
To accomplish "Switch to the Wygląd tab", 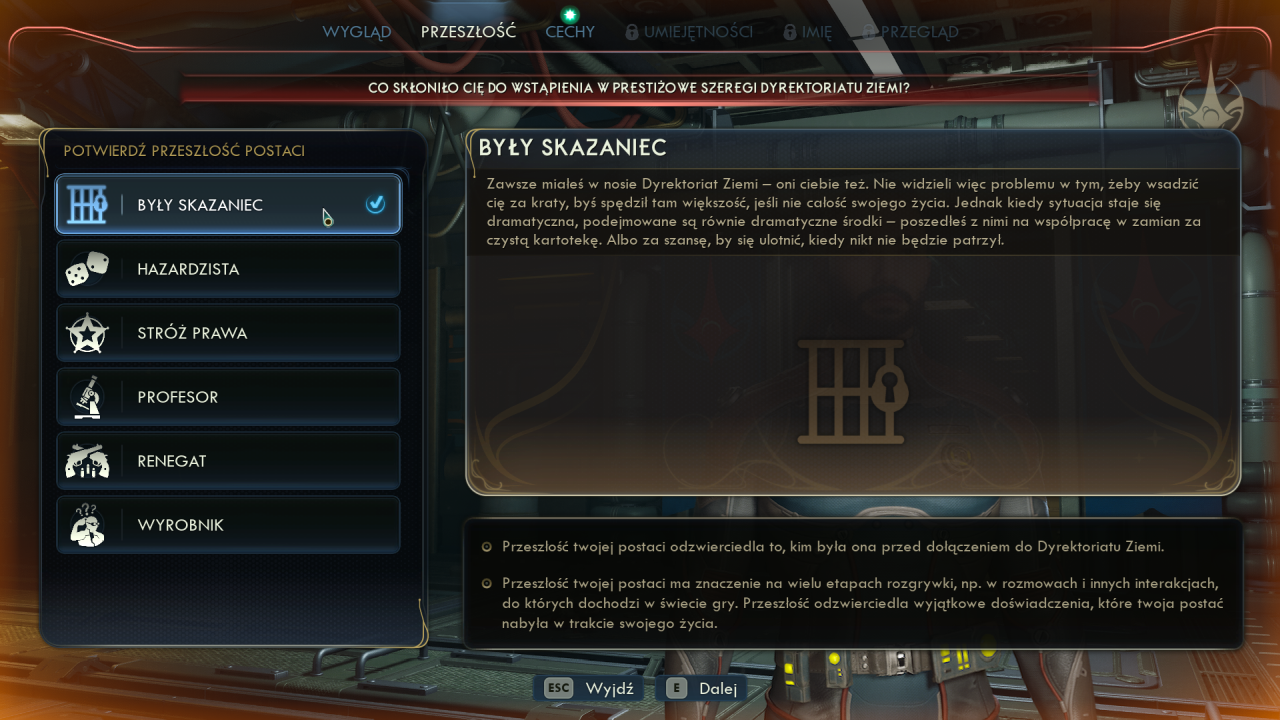I will [357, 32].
